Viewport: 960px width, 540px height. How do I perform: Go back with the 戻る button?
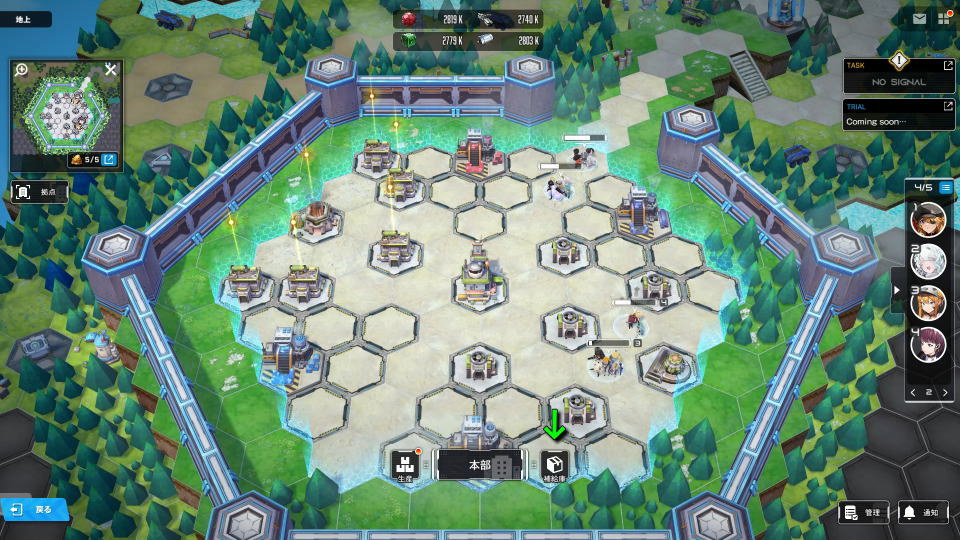click(34, 509)
